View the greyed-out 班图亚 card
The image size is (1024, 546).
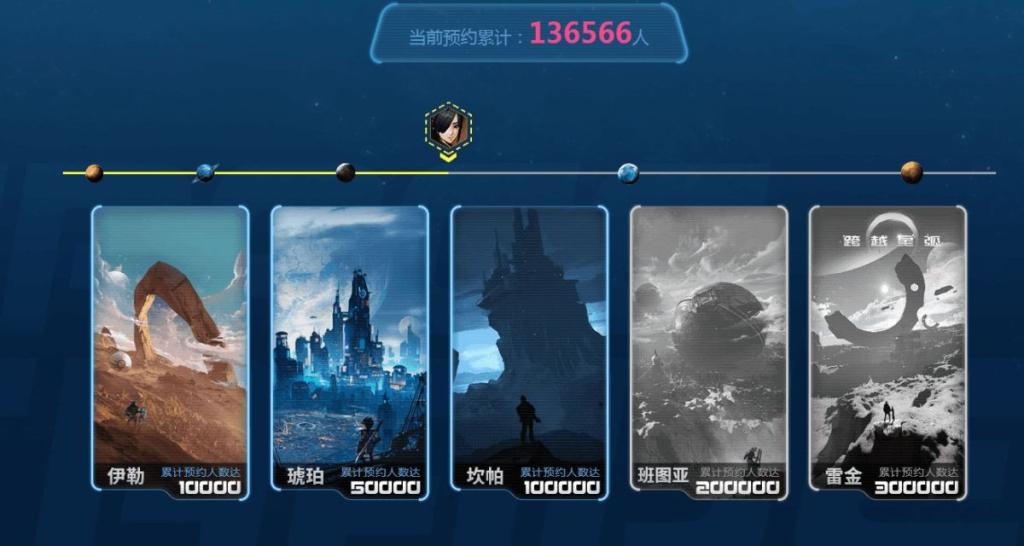(708, 350)
